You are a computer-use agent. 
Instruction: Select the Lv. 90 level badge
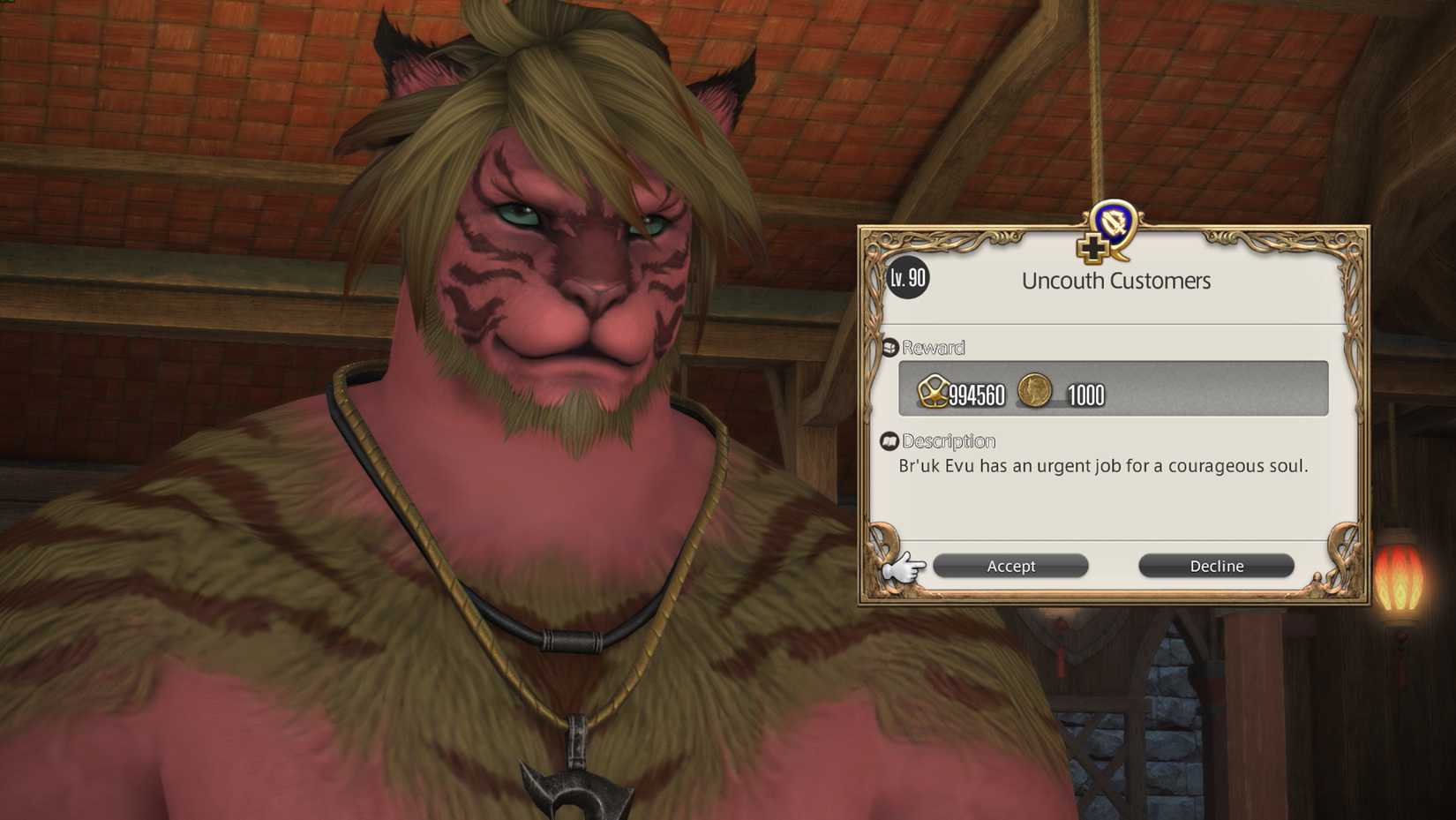[906, 276]
